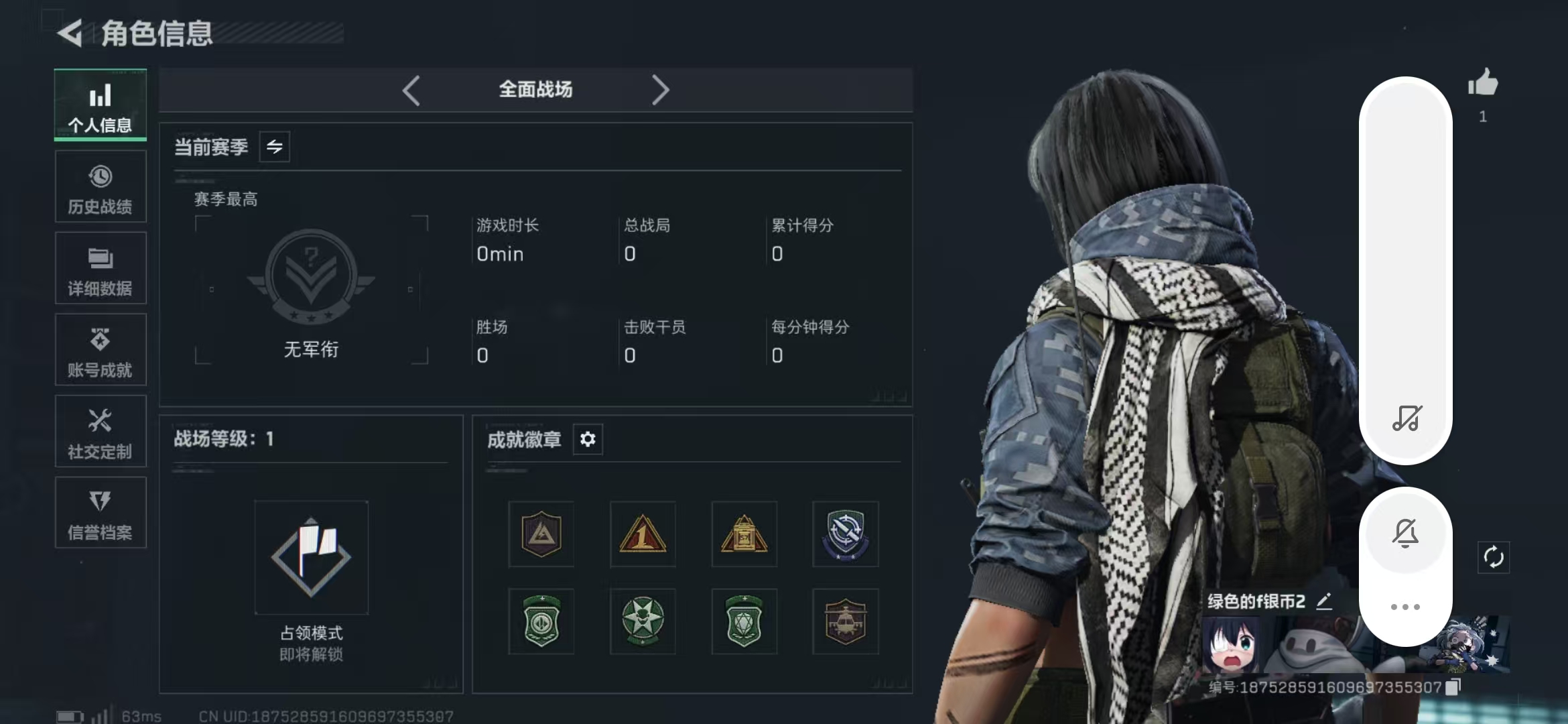Switch to the previous mode with left arrow

coord(411,90)
